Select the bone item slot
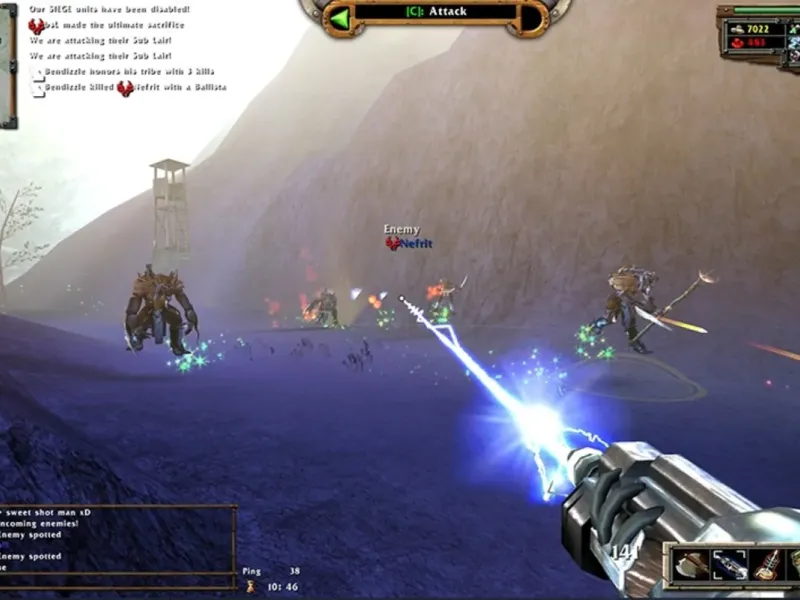The width and height of the screenshot is (800, 600). 767,566
